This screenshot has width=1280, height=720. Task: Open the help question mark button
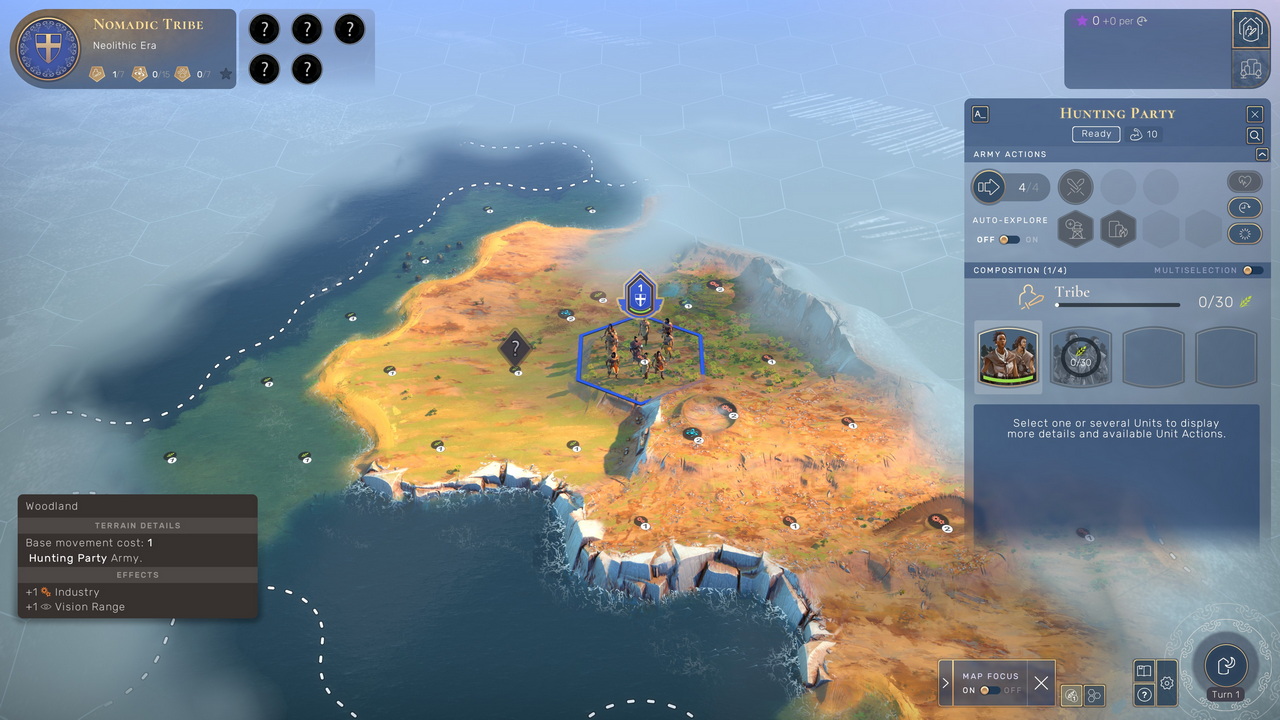pyautogui.click(x=1145, y=694)
